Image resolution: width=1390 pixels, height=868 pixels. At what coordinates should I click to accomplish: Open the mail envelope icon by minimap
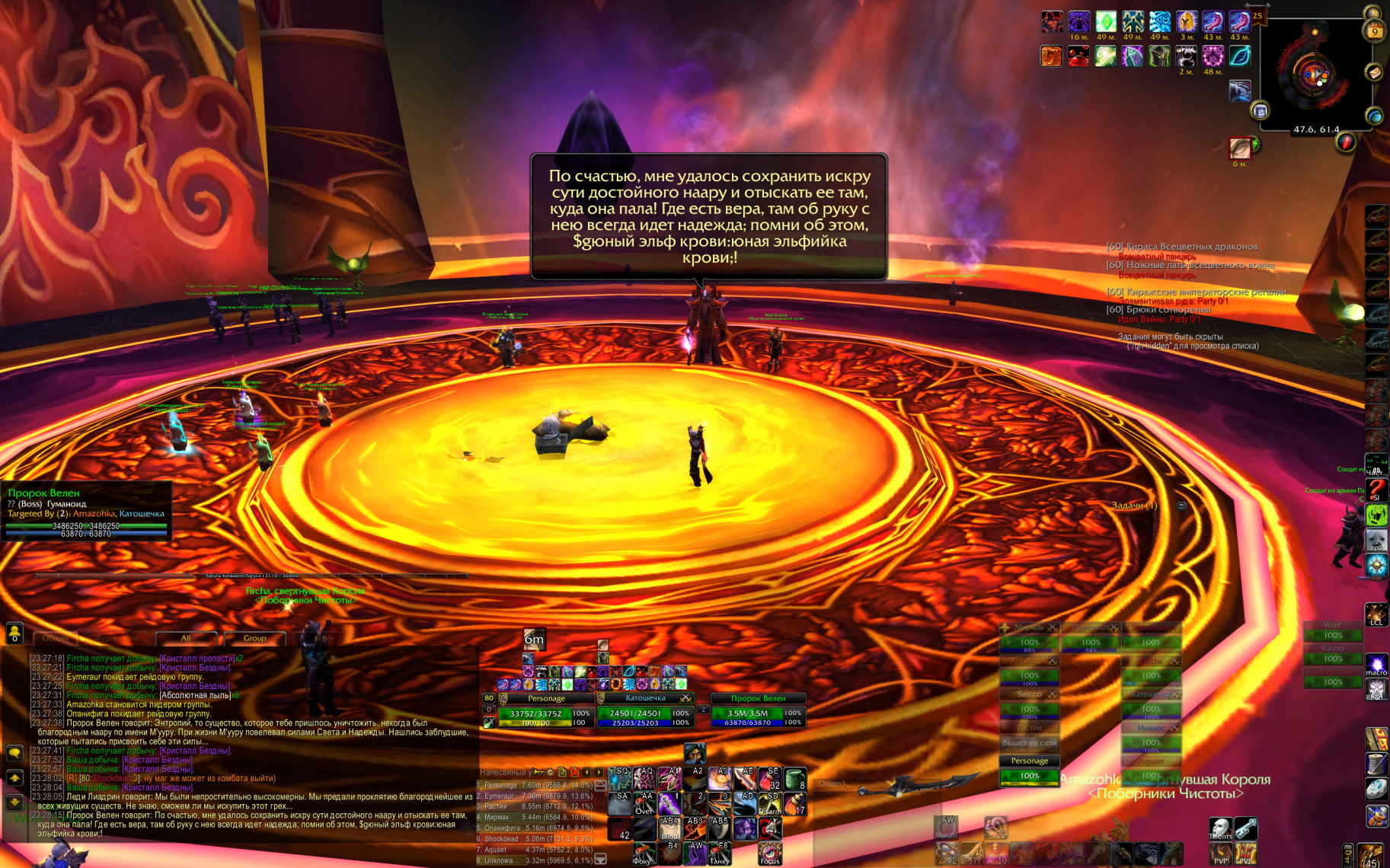1374,72
